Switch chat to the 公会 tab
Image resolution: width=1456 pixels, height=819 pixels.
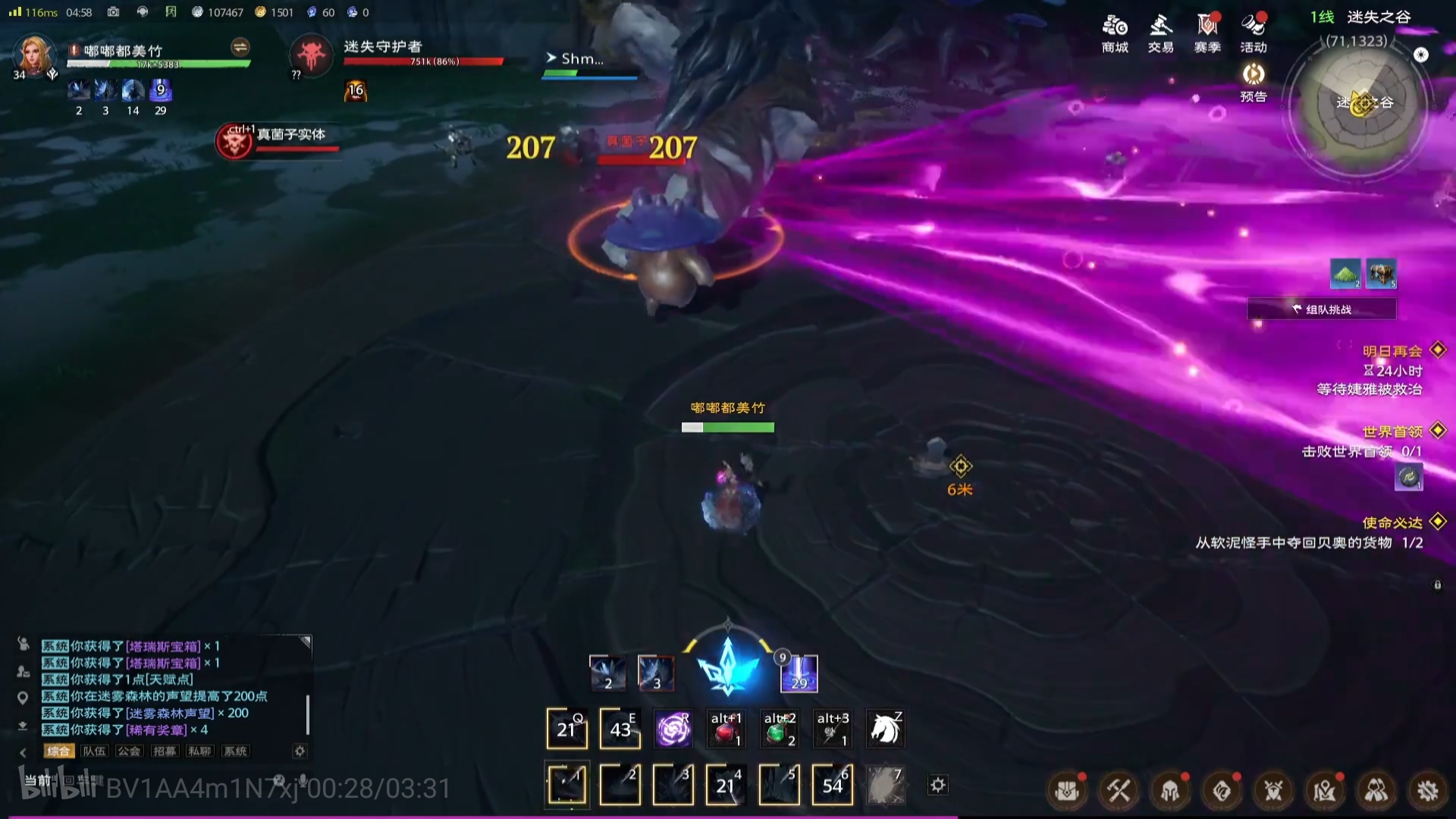(x=129, y=751)
